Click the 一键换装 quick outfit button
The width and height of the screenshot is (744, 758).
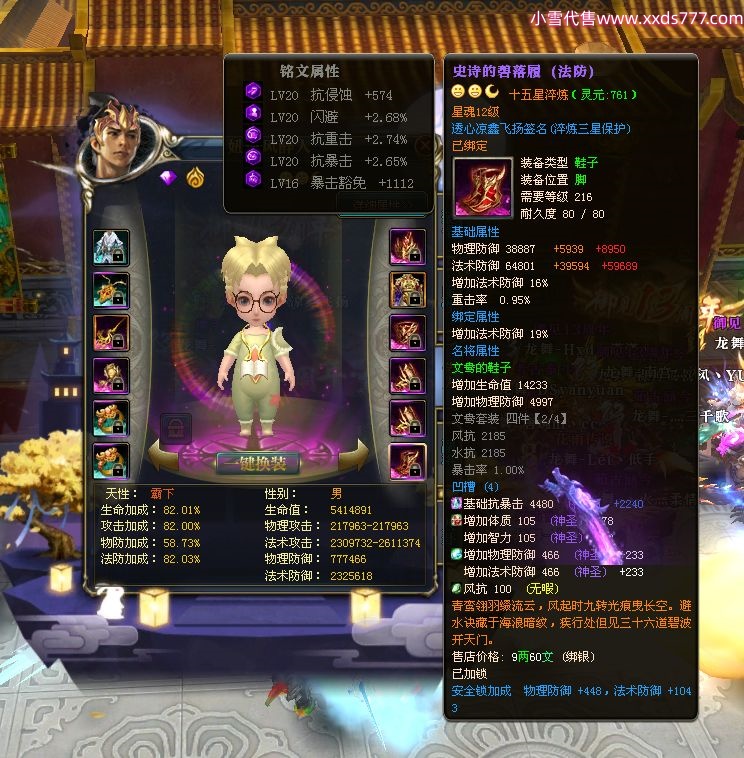click(x=258, y=463)
